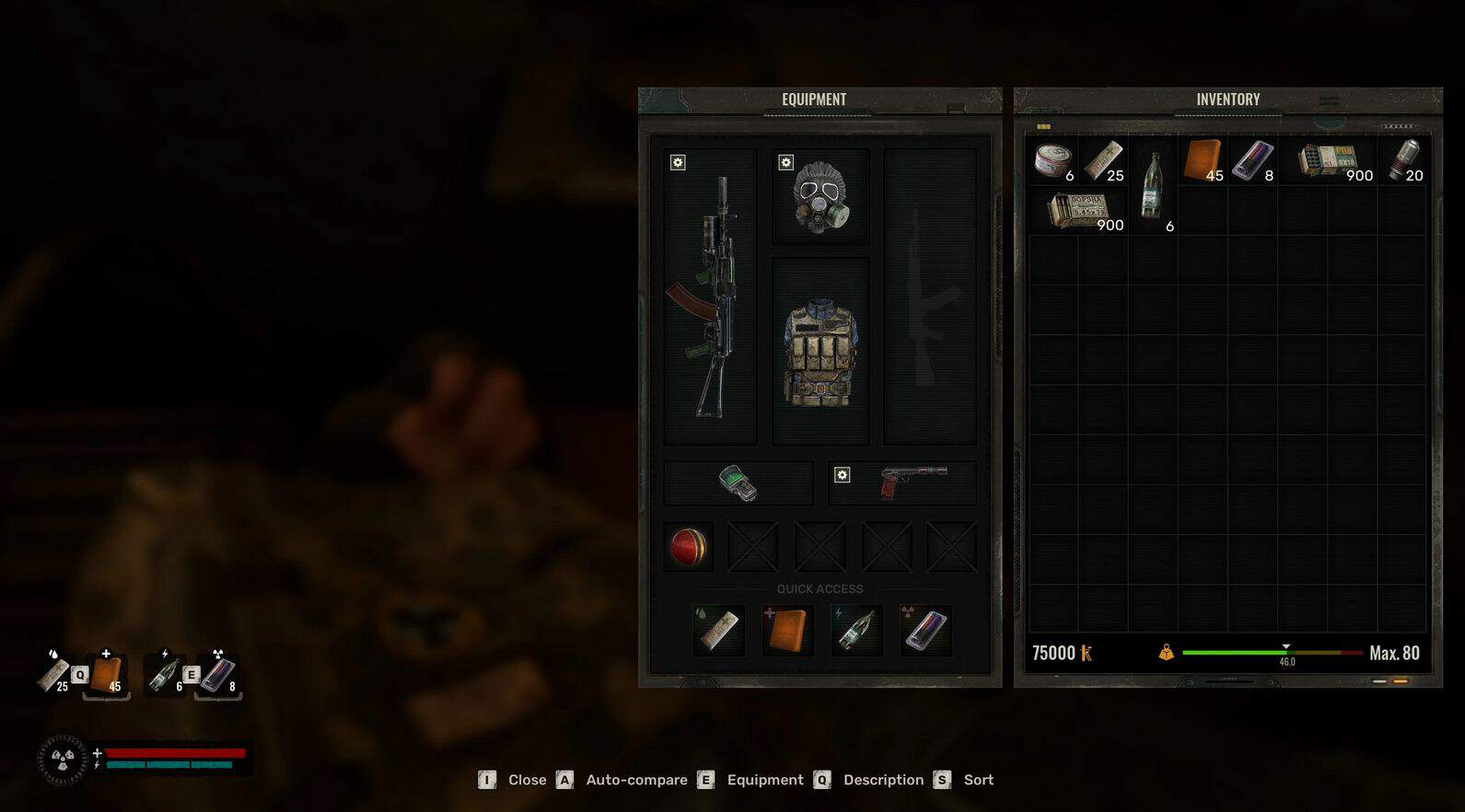Select the green bottle in quick access
This screenshot has width=1465, height=812.
click(x=855, y=631)
